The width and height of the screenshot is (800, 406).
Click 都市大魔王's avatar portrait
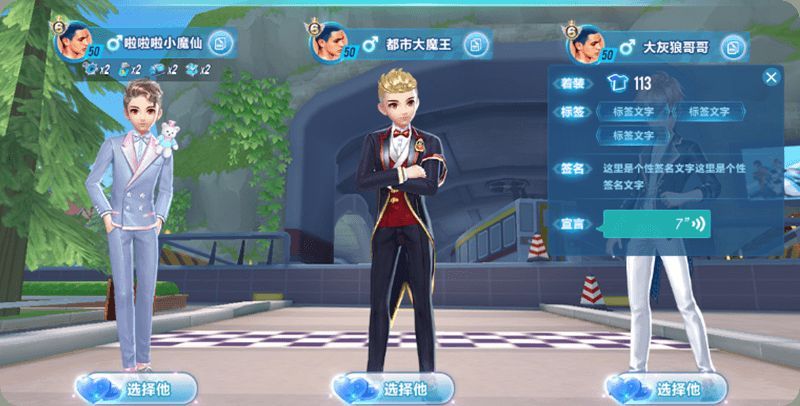click(335, 42)
